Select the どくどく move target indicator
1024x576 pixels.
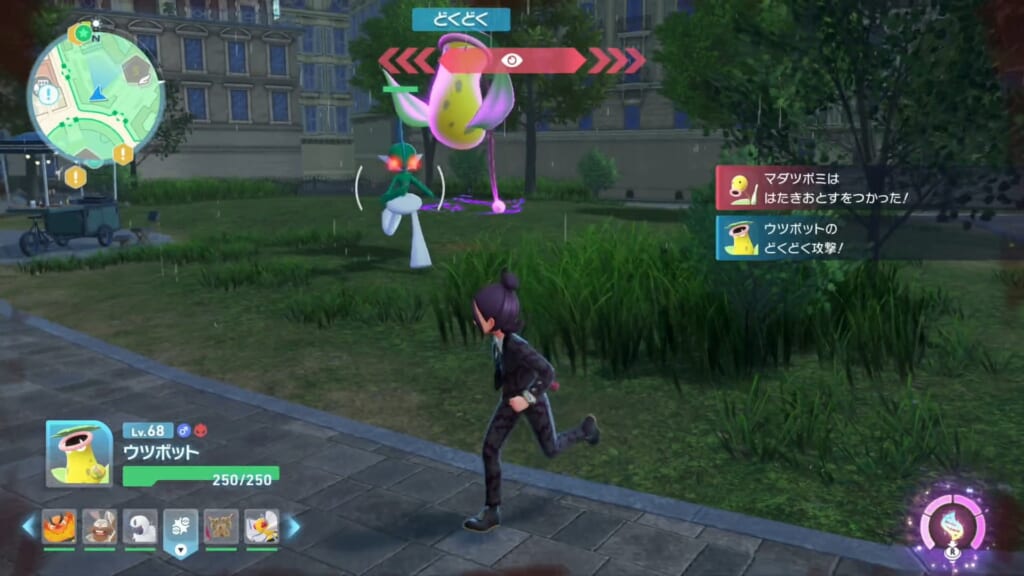pyautogui.click(x=512, y=60)
